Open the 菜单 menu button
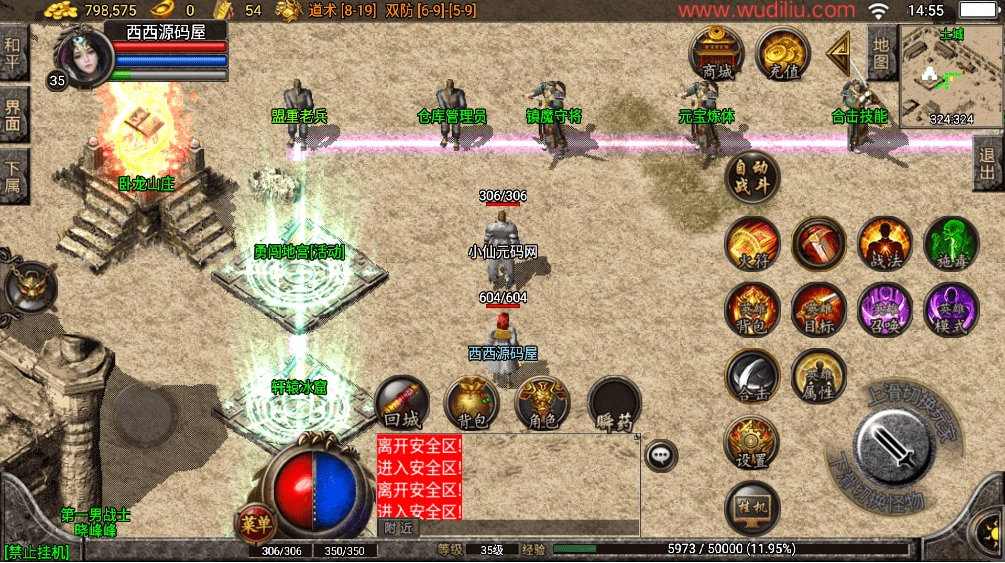 (x=254, y=521)
